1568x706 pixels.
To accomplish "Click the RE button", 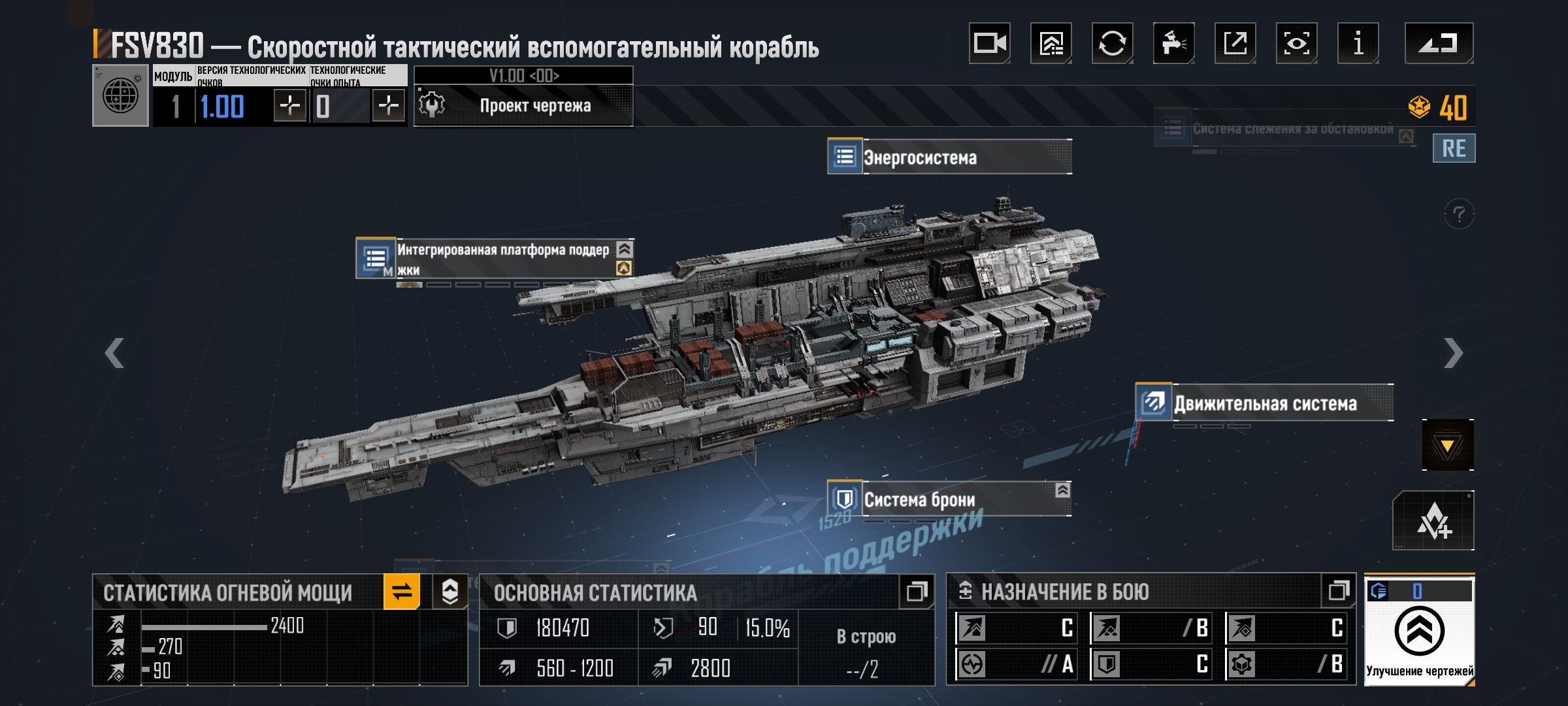I will [x=1454, y=148].
